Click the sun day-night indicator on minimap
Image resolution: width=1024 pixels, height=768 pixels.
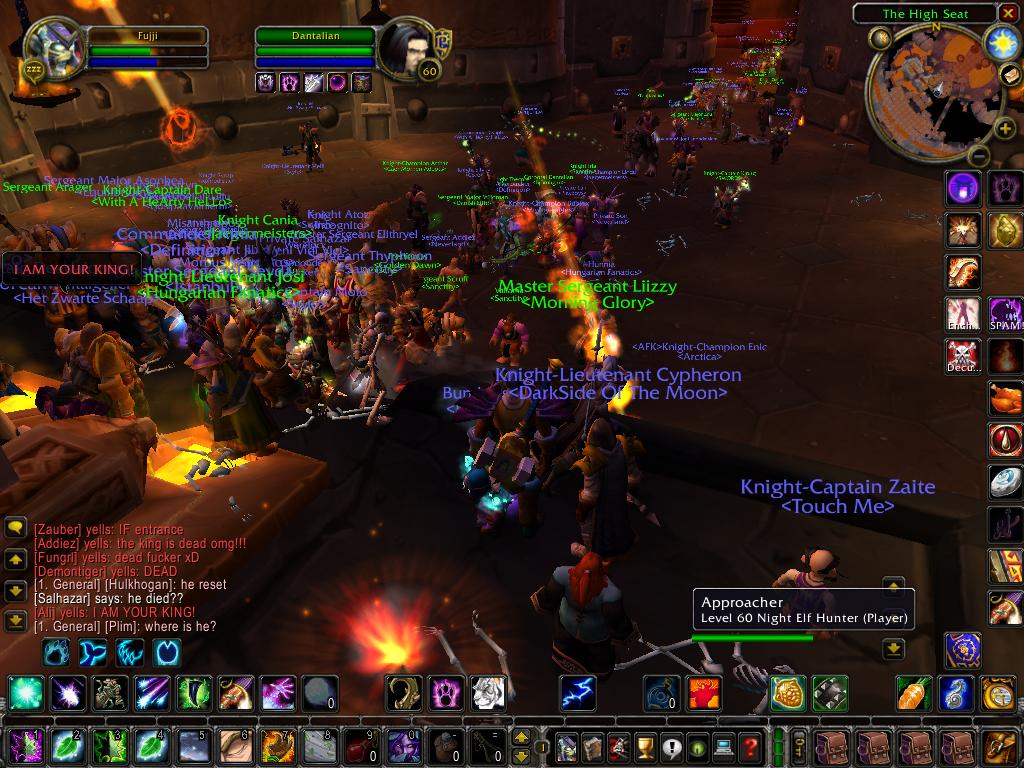(x=1001, y=42)
